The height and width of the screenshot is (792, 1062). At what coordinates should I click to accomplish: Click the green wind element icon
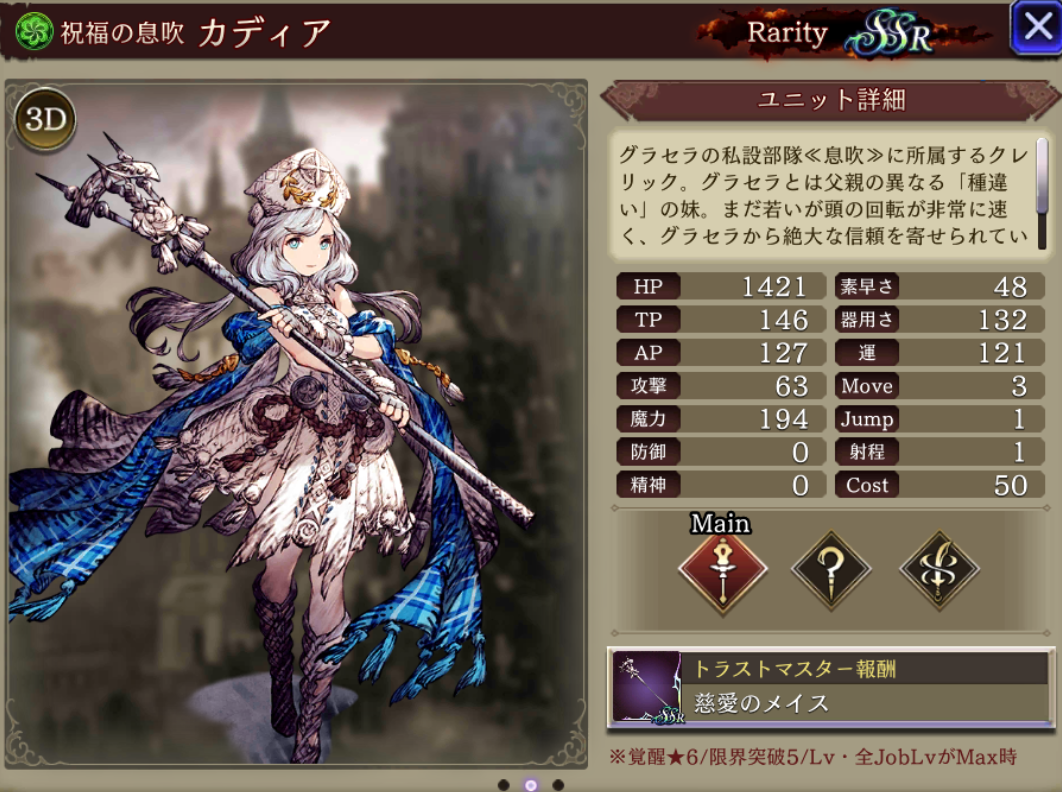(x=34, y=32)
